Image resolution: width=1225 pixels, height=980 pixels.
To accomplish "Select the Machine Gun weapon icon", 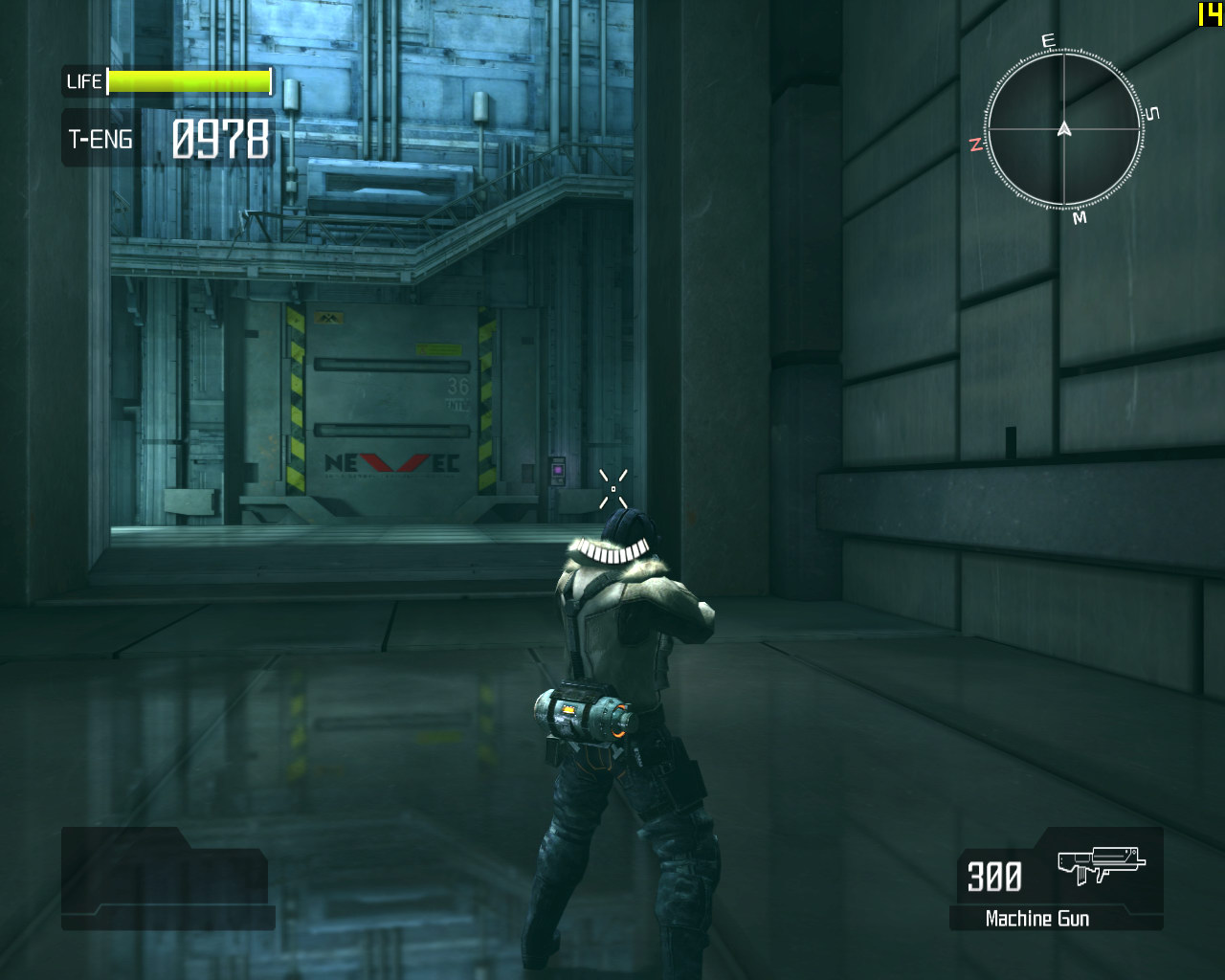I will (x=1101, y=864).
